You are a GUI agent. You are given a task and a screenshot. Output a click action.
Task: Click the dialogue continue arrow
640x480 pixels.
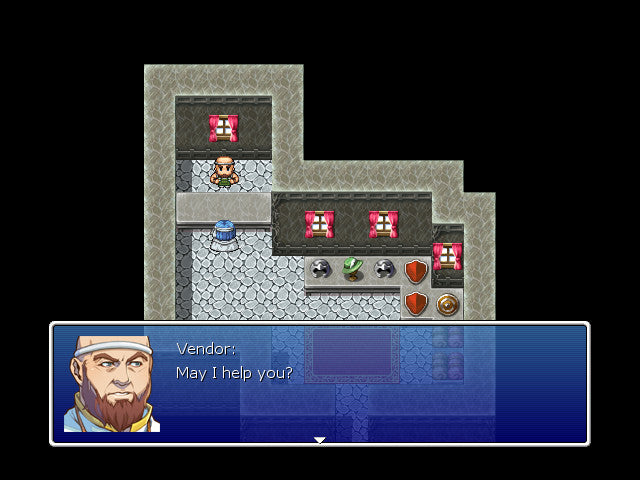pyautogui.click(x=319, y=439)
